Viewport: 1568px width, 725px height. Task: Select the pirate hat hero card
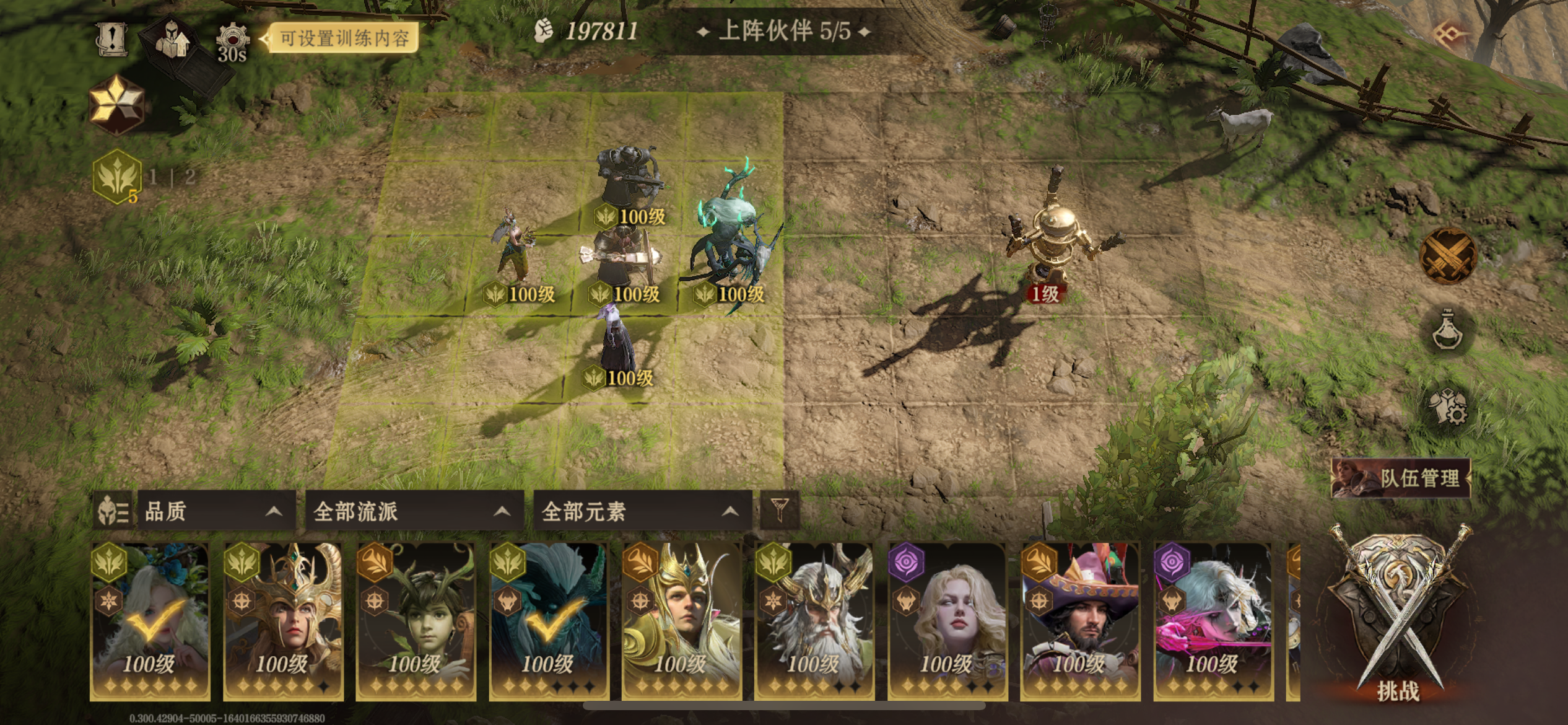coord(1080,620)
